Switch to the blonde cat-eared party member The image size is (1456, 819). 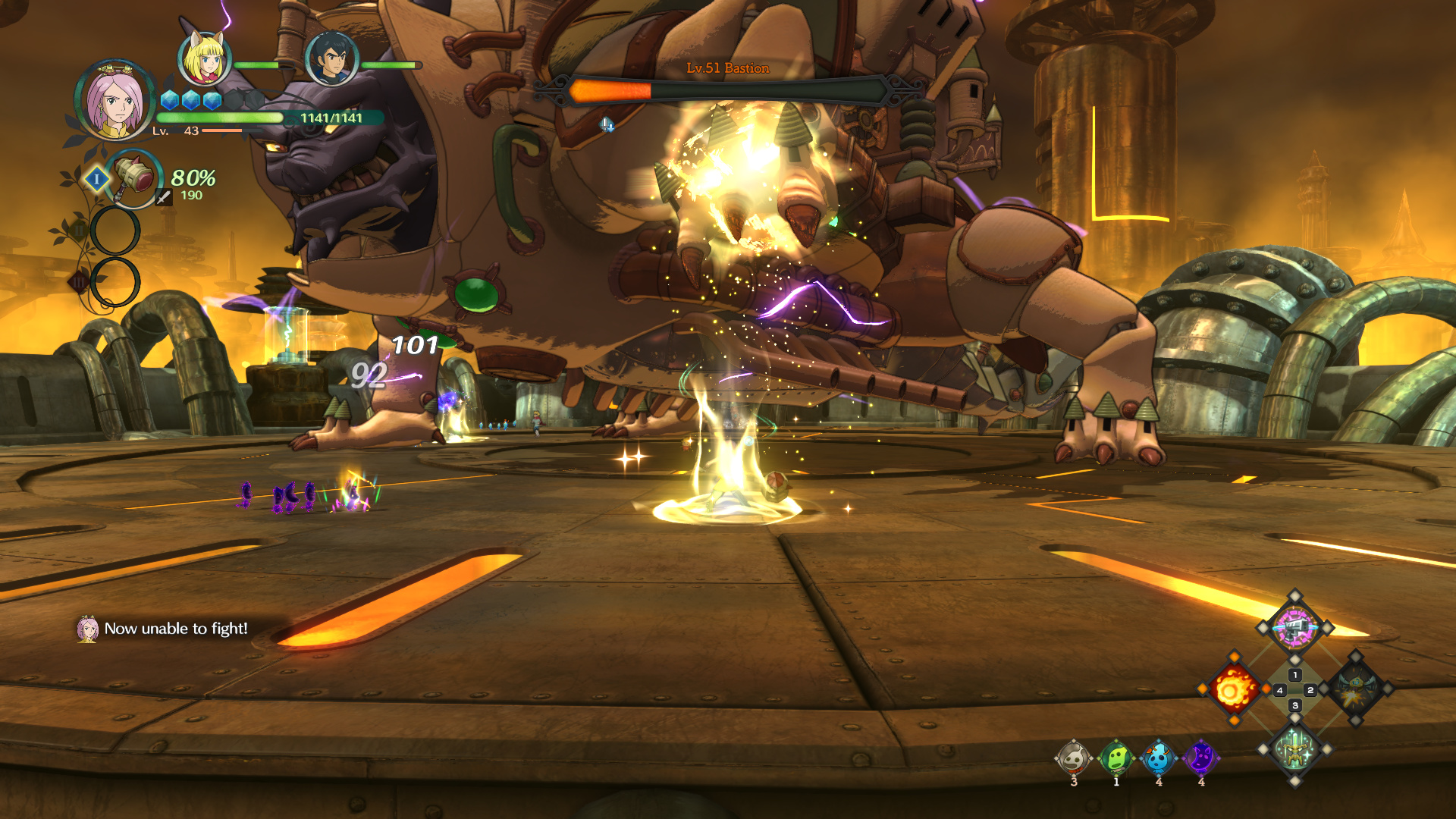click(204, 58)
